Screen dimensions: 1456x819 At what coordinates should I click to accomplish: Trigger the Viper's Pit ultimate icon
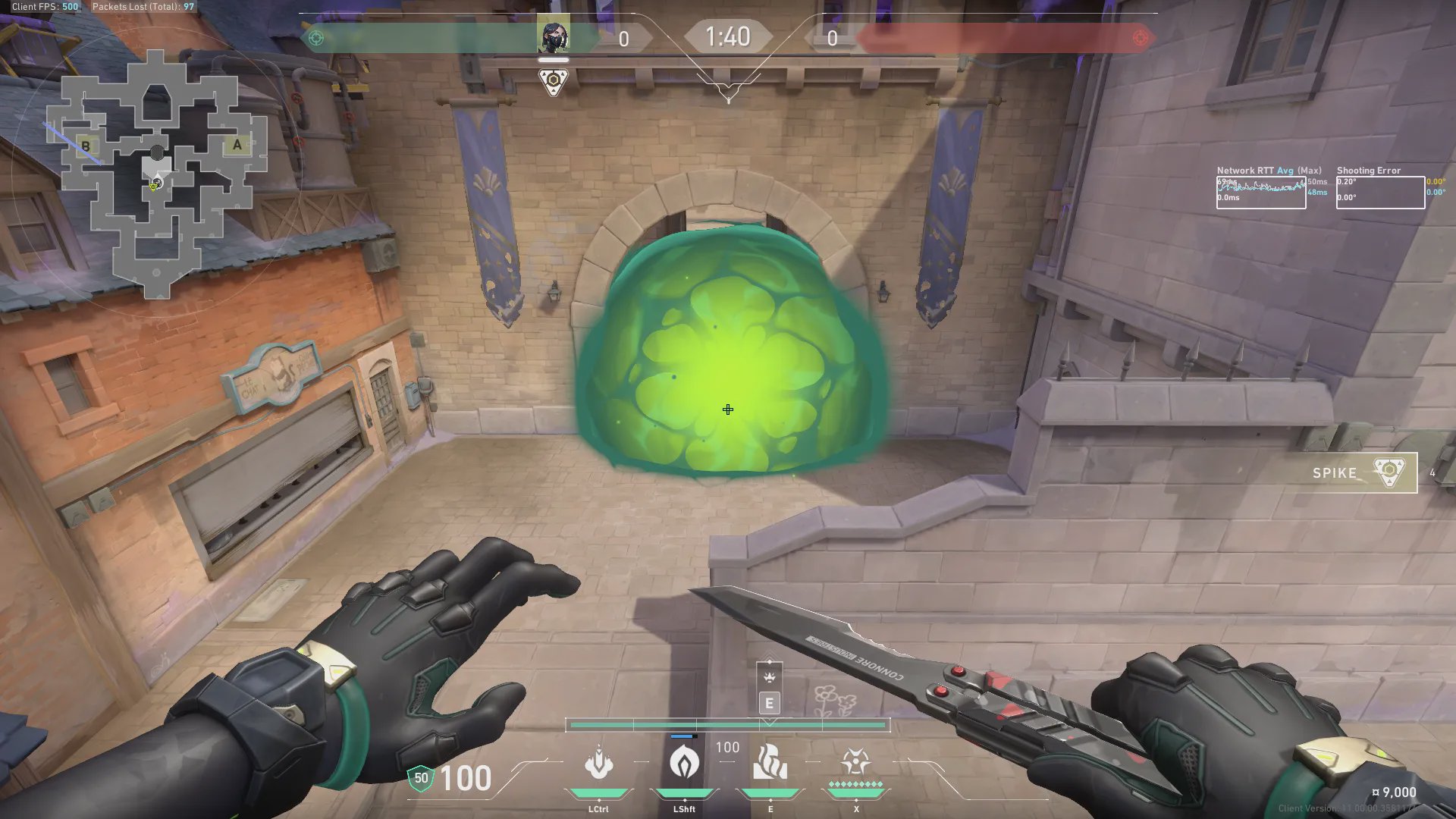click(855, 761)
